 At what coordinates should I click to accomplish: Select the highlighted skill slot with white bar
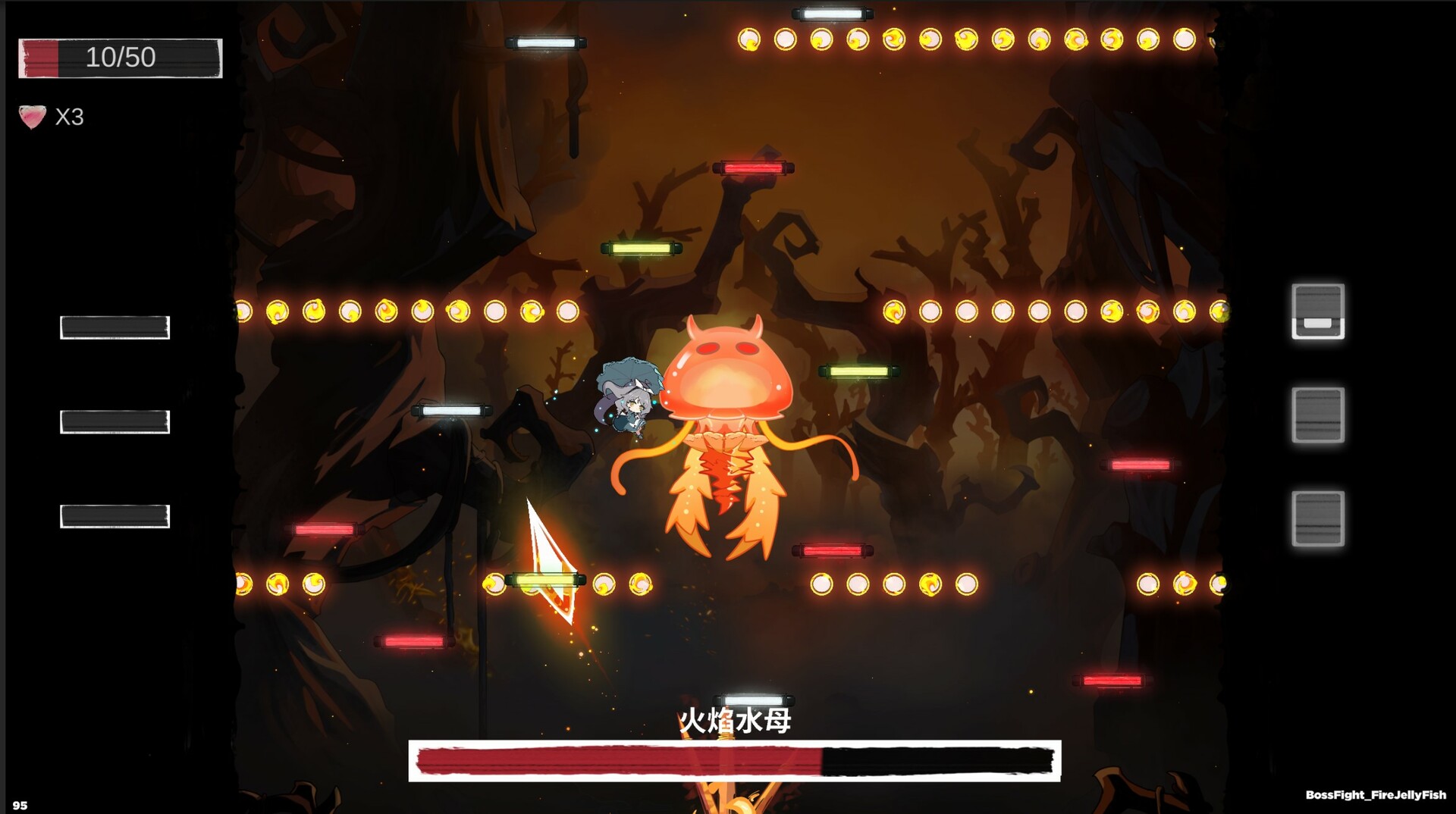[1317, 311]
